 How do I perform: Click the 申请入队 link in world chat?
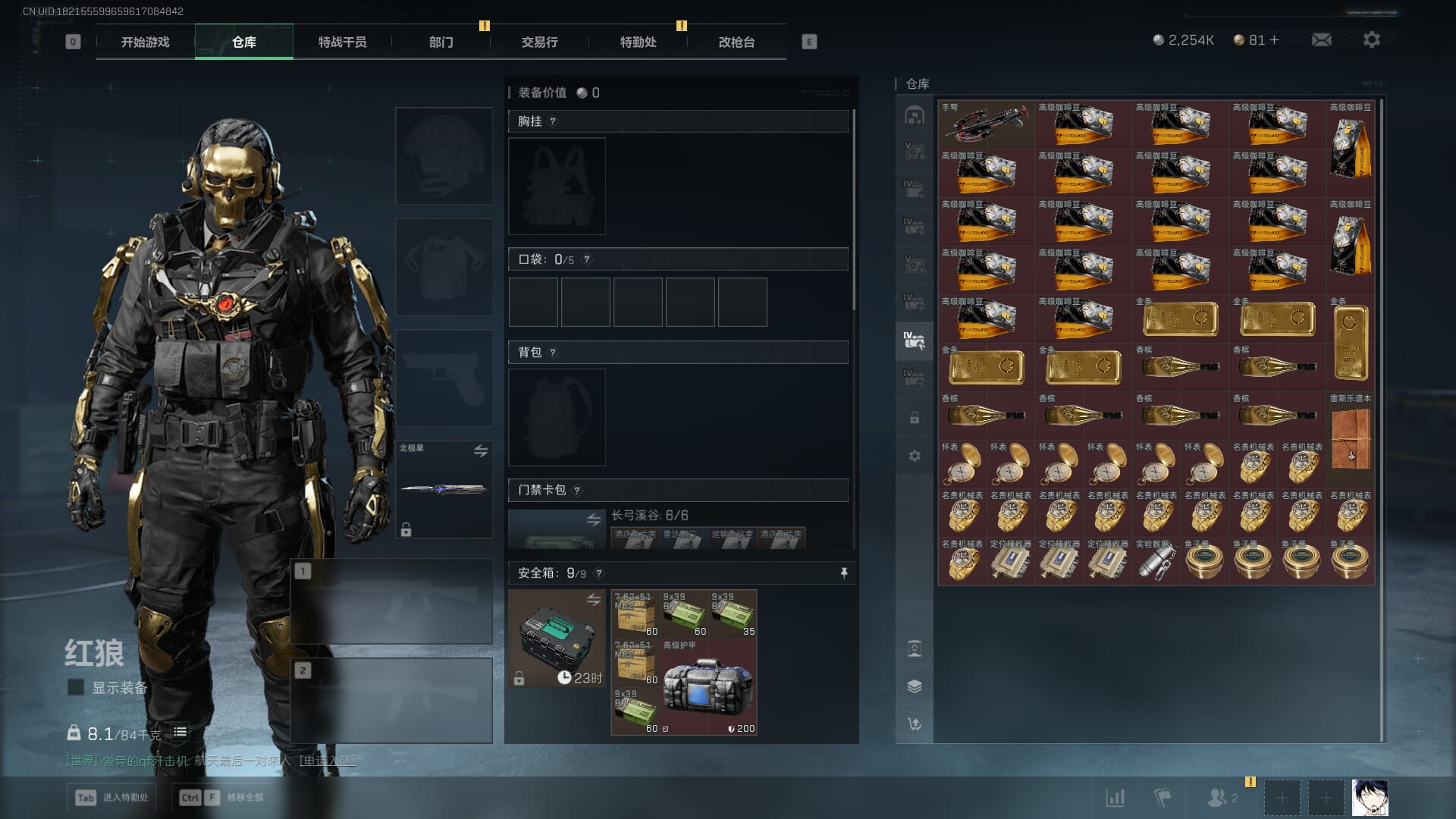point(327,761)
